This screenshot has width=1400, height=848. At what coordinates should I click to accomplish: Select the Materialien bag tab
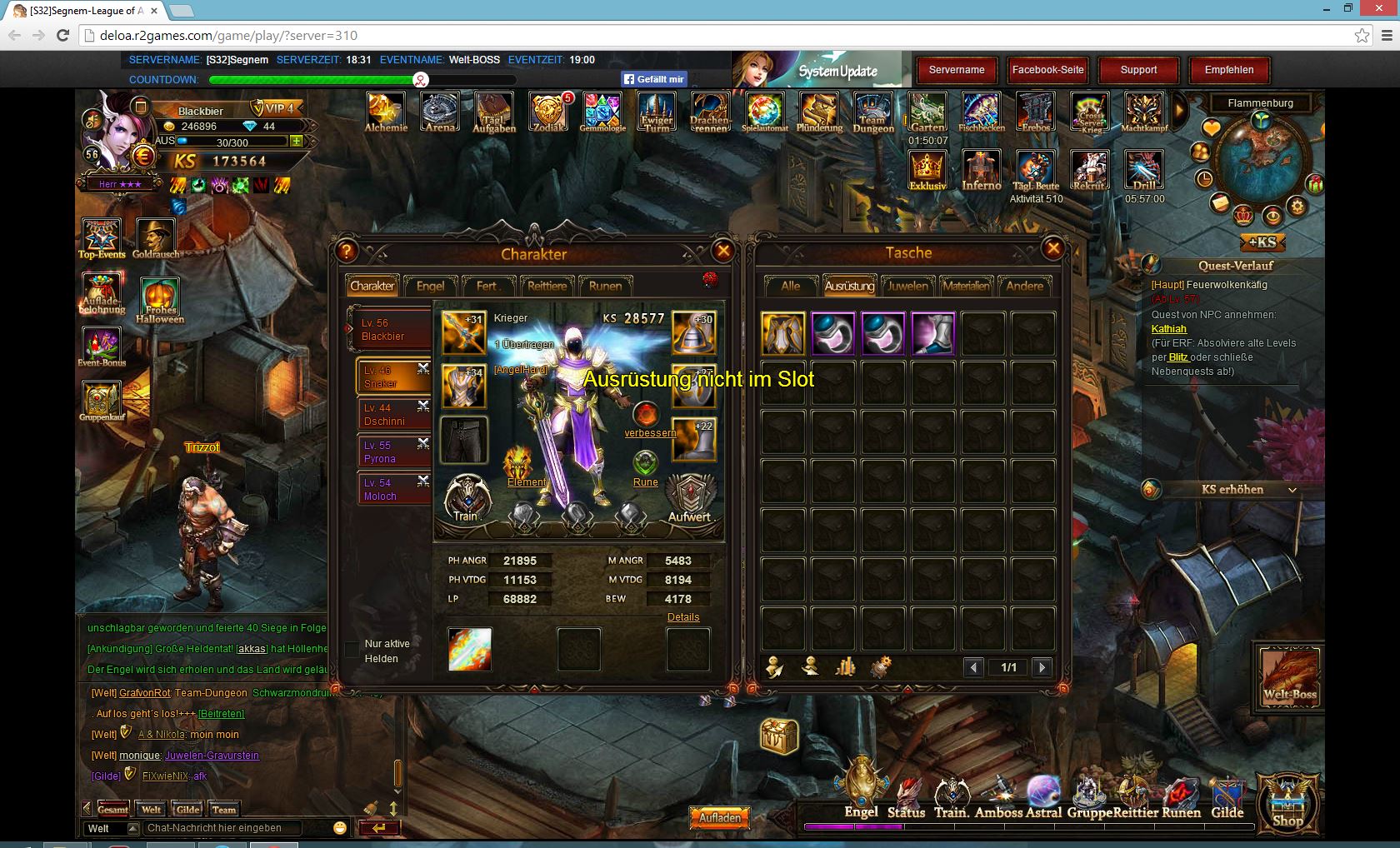click(966, 286)
